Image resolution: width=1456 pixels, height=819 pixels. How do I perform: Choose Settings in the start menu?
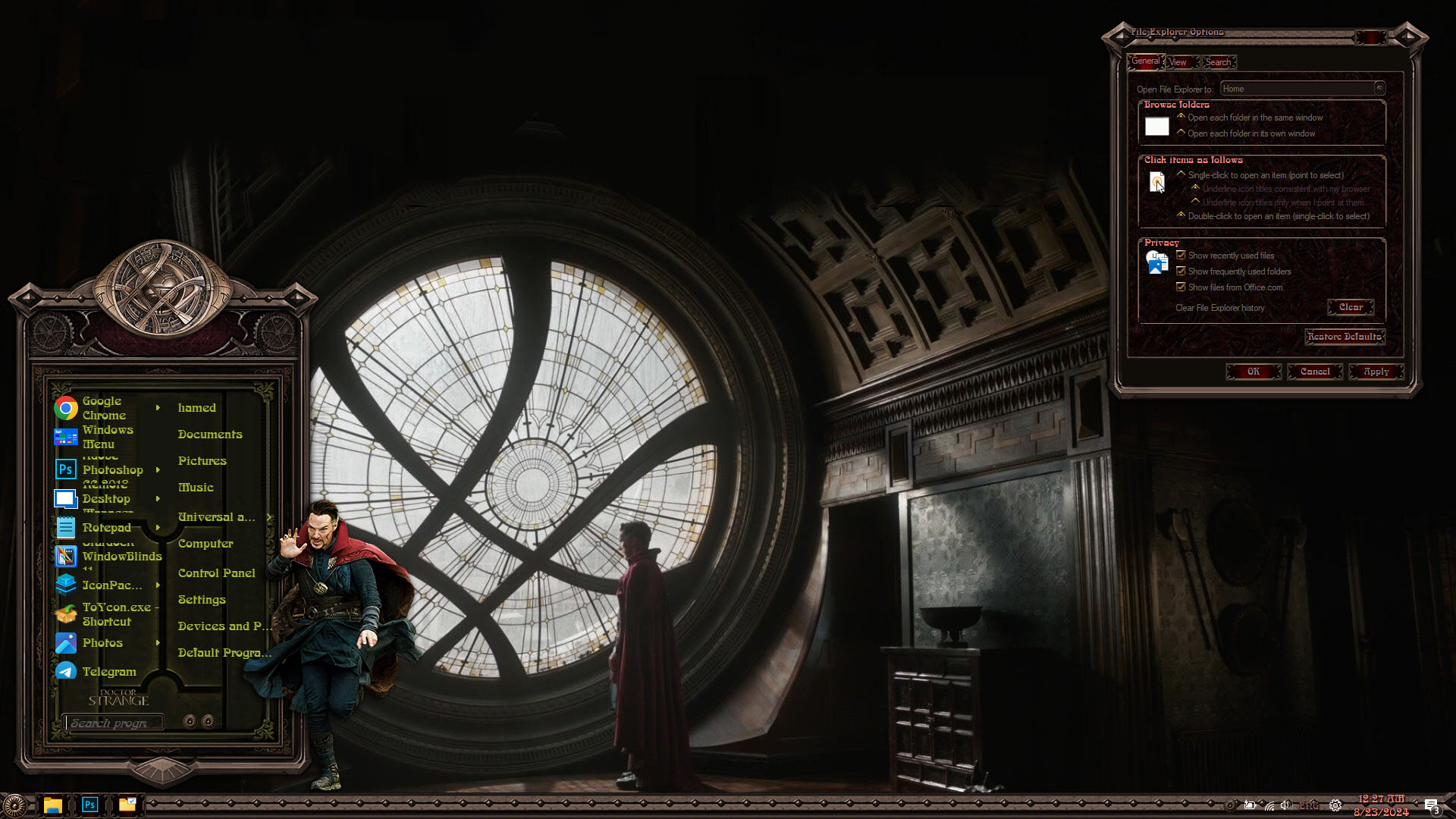click(x=202, y=600)
